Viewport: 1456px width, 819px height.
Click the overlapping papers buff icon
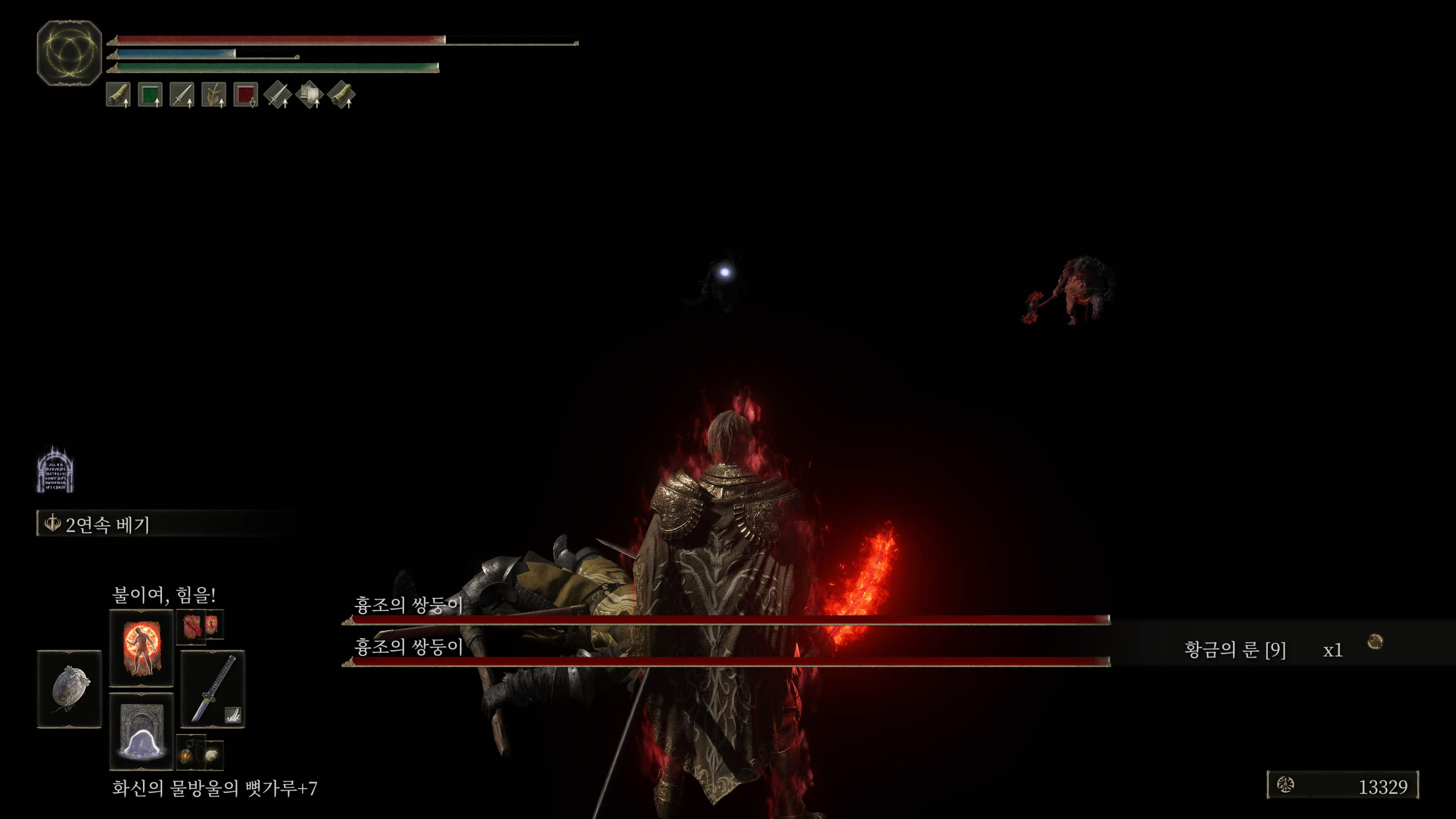point(309,95)
